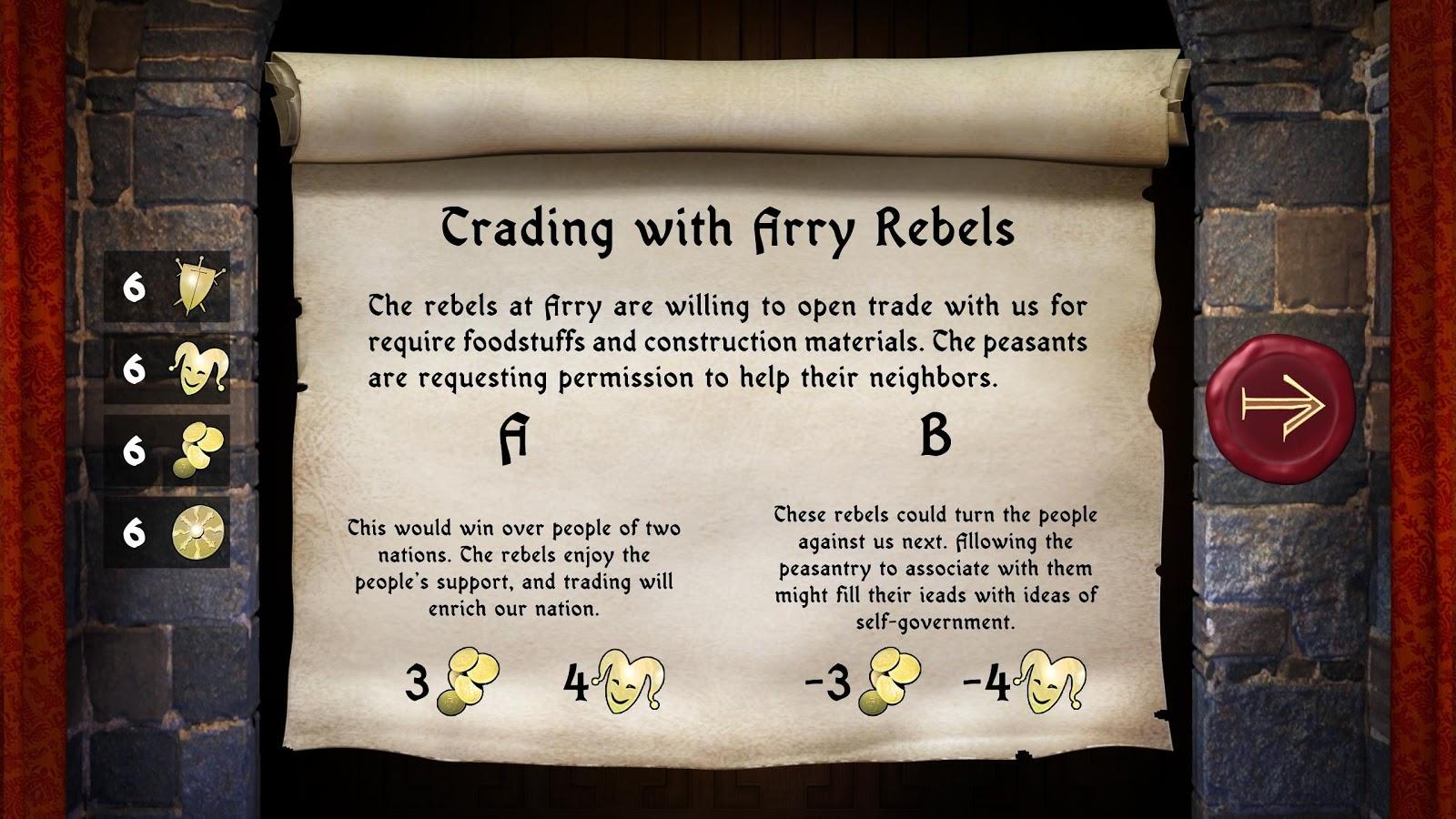
Task: Click the red wax seal arrow button
Action: tap(1279, 401)
